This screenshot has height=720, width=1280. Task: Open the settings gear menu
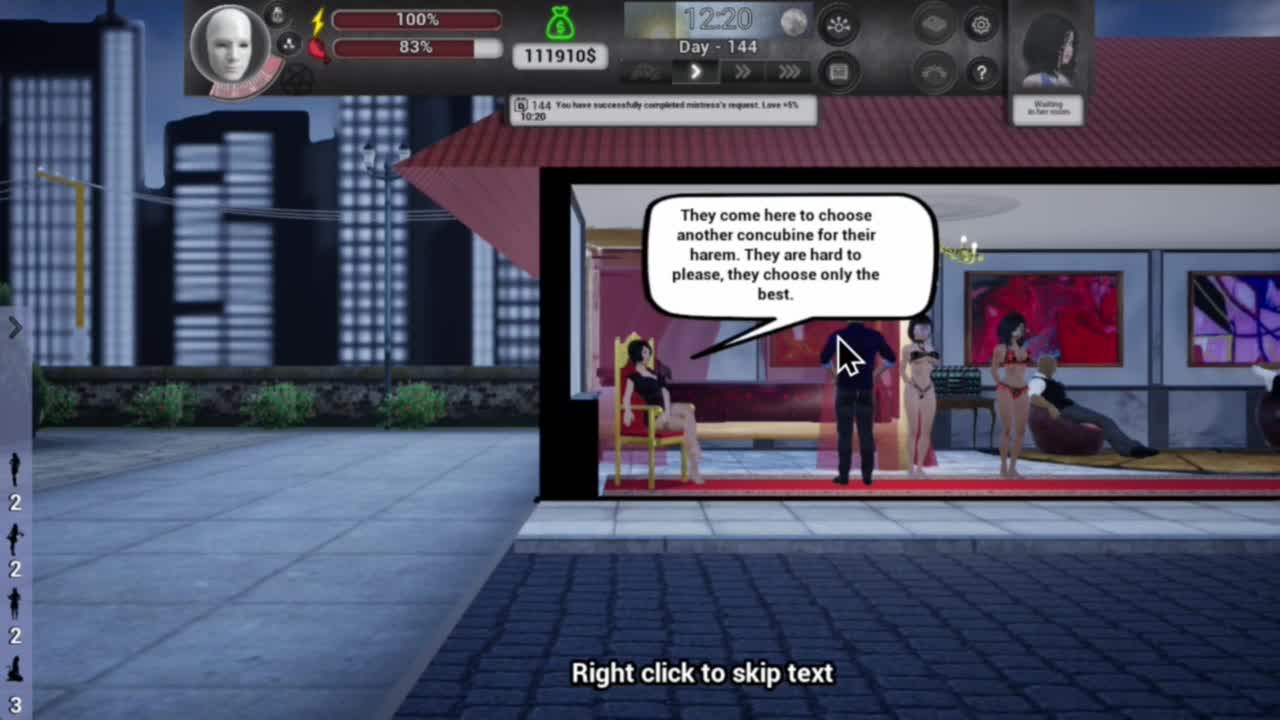[x=980, y=26]
